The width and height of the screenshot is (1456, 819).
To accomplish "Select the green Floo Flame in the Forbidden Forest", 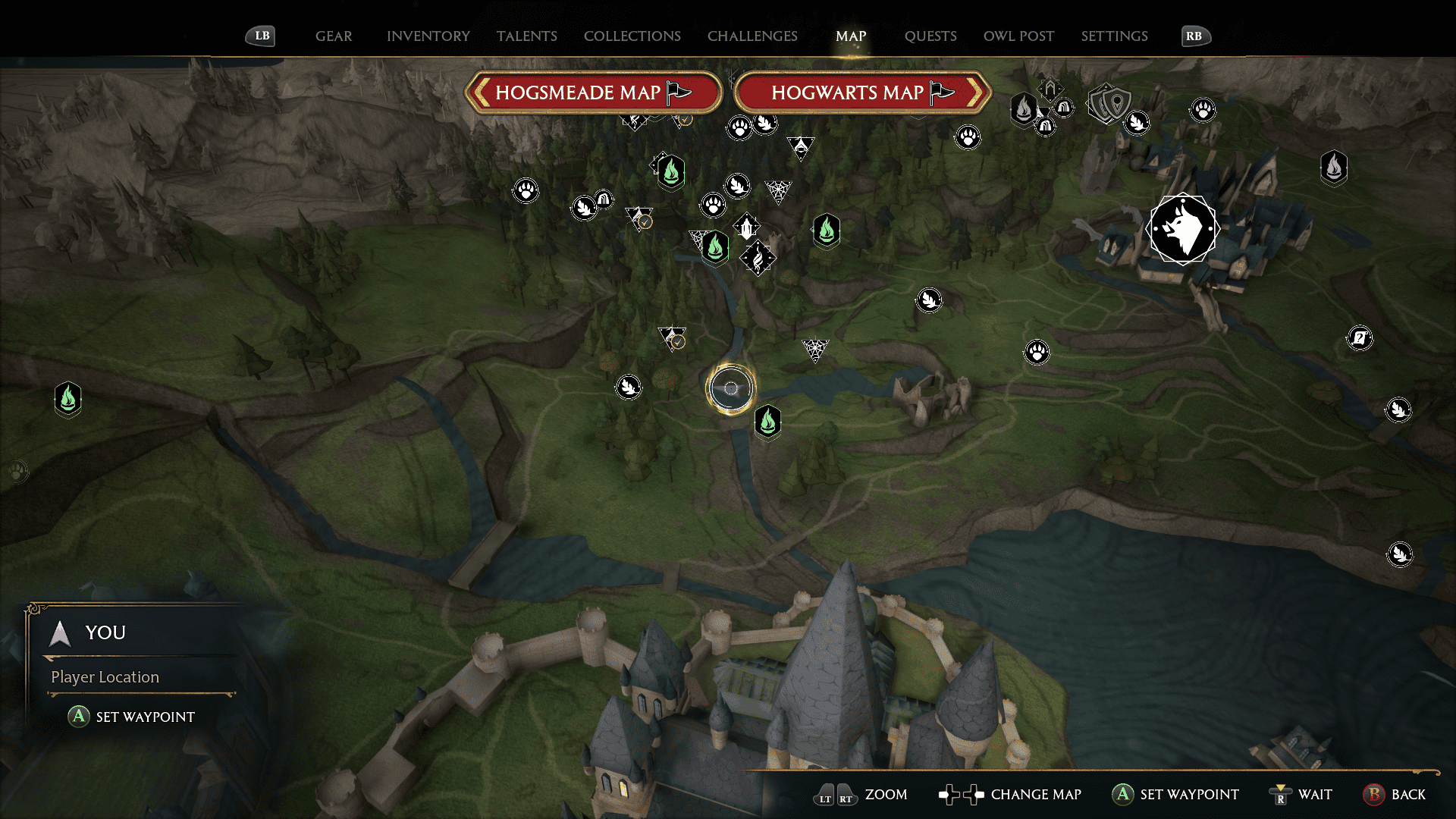I will point(670,172).
